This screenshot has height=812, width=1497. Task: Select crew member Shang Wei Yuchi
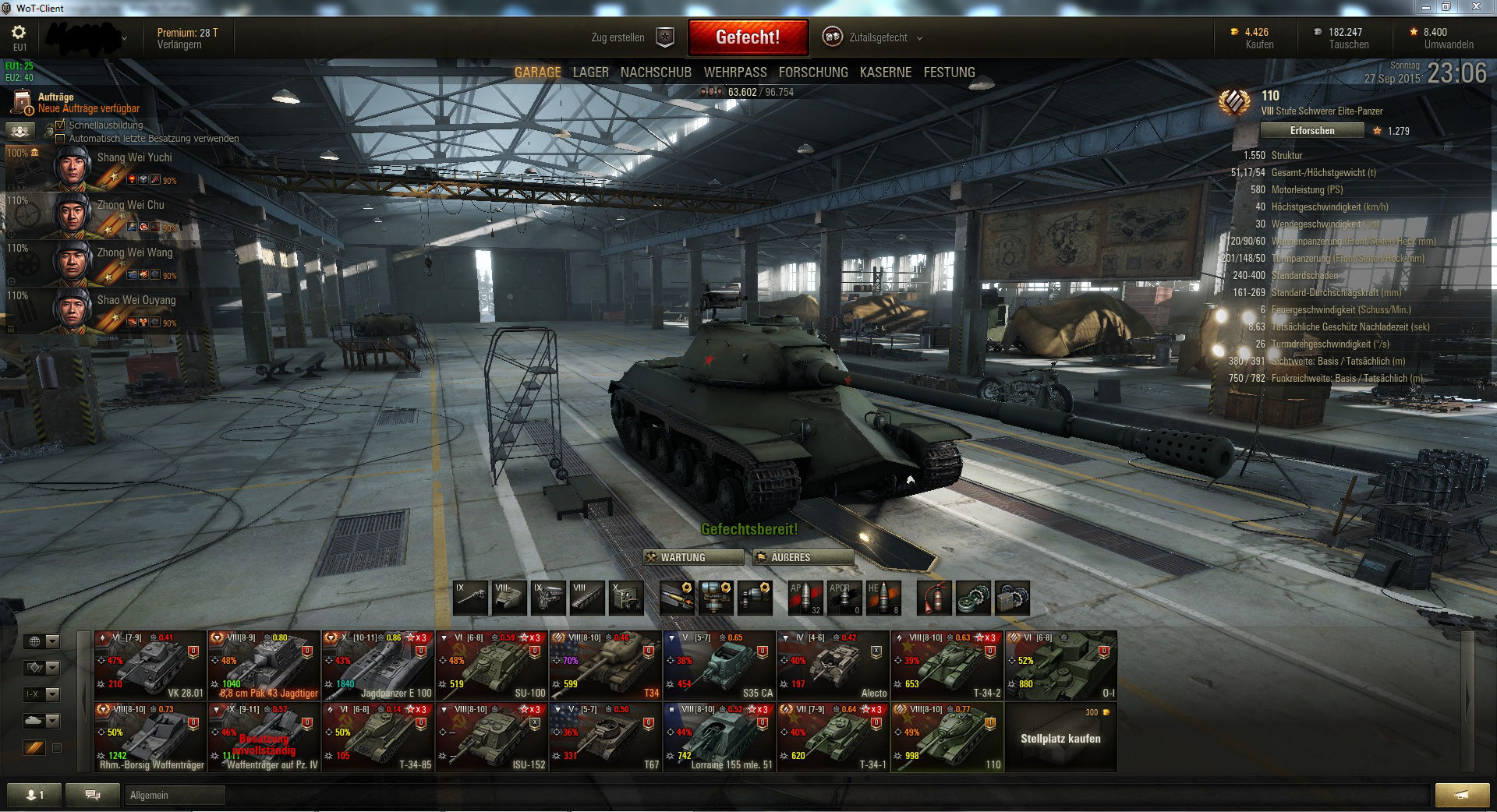[x=134, y=157]
